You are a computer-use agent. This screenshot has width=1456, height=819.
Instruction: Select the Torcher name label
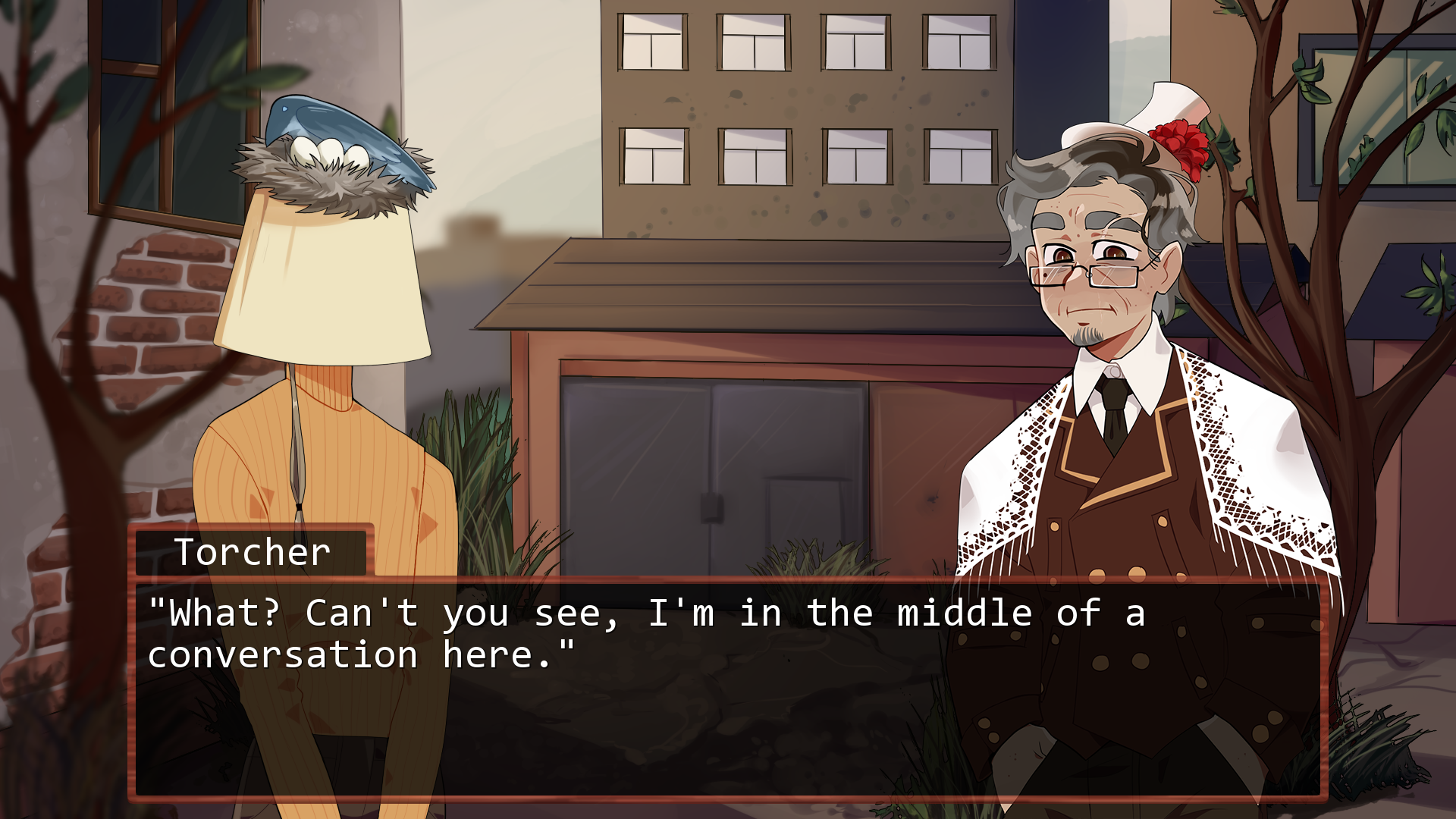point(250,551)
